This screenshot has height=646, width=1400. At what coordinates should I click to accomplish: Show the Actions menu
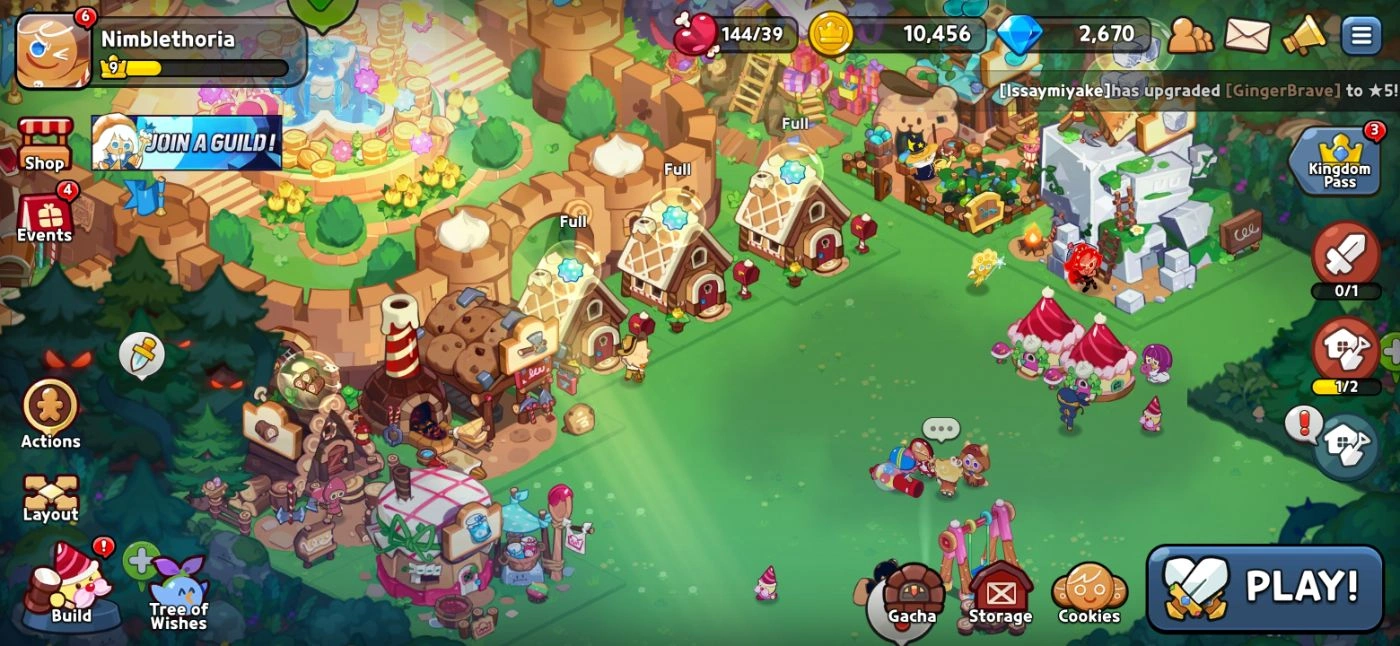click(x=50, y=413)
